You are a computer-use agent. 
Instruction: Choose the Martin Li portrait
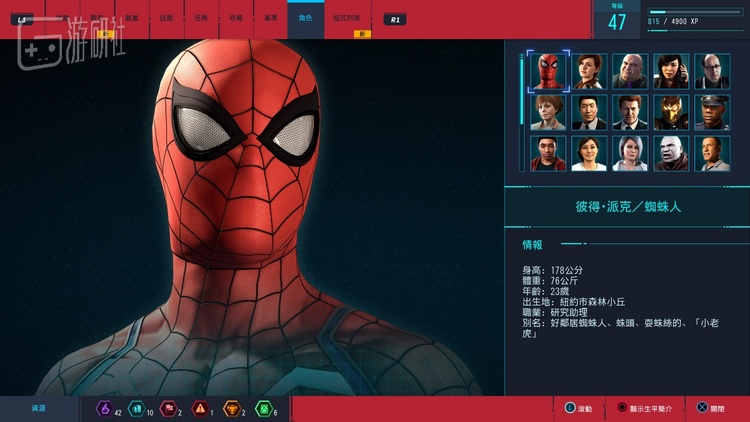pos(590,112)
